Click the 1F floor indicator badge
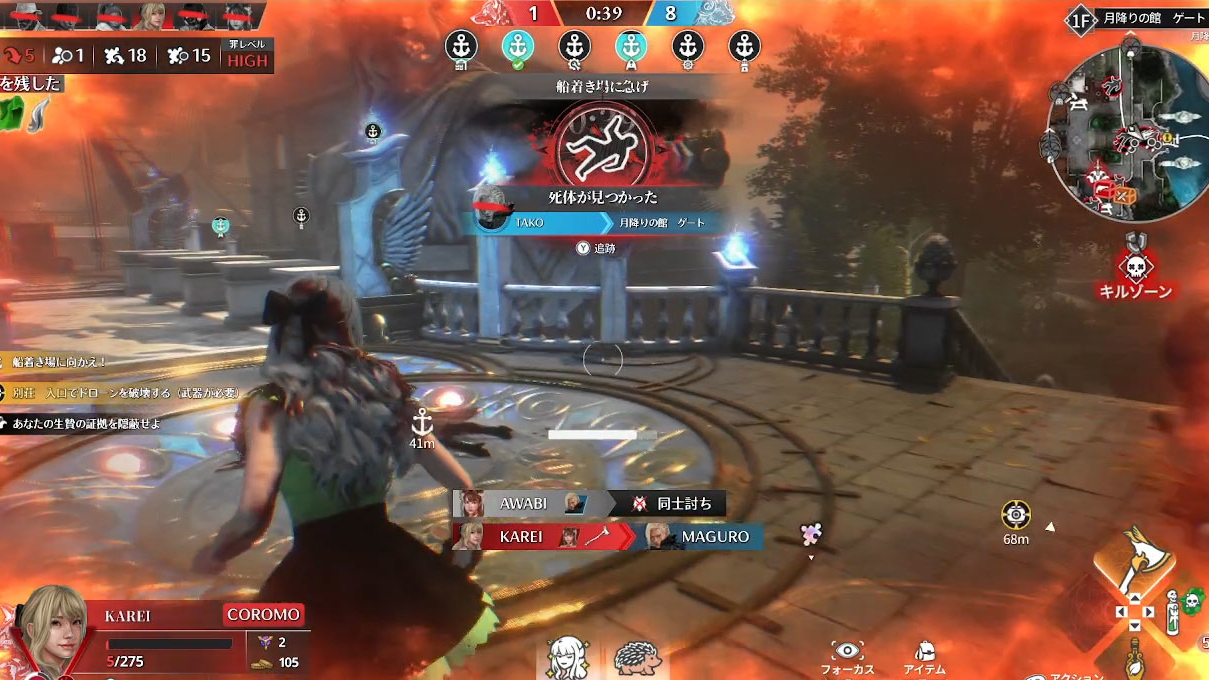The height and width of the screenshot is (680, 1209). click(1080, 19)
